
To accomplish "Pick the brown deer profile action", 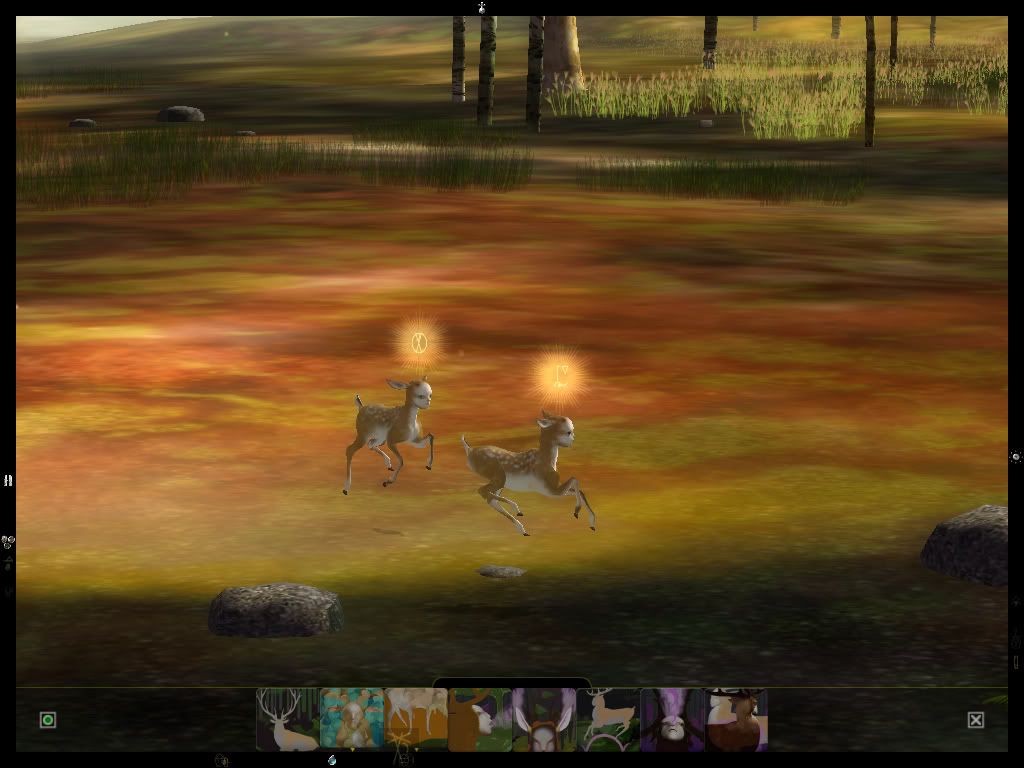I will click(479, 719).
